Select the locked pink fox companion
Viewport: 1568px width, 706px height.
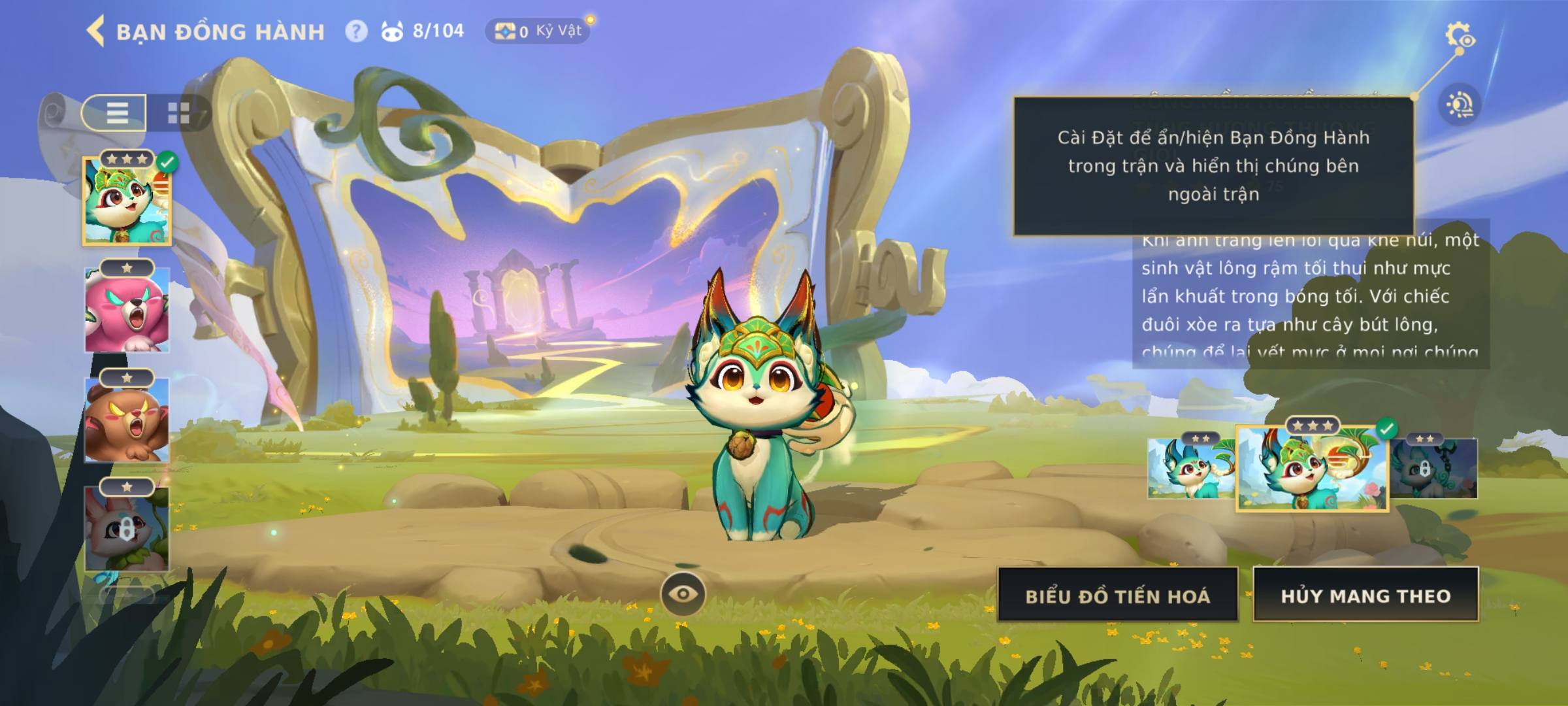coord(127,529)
